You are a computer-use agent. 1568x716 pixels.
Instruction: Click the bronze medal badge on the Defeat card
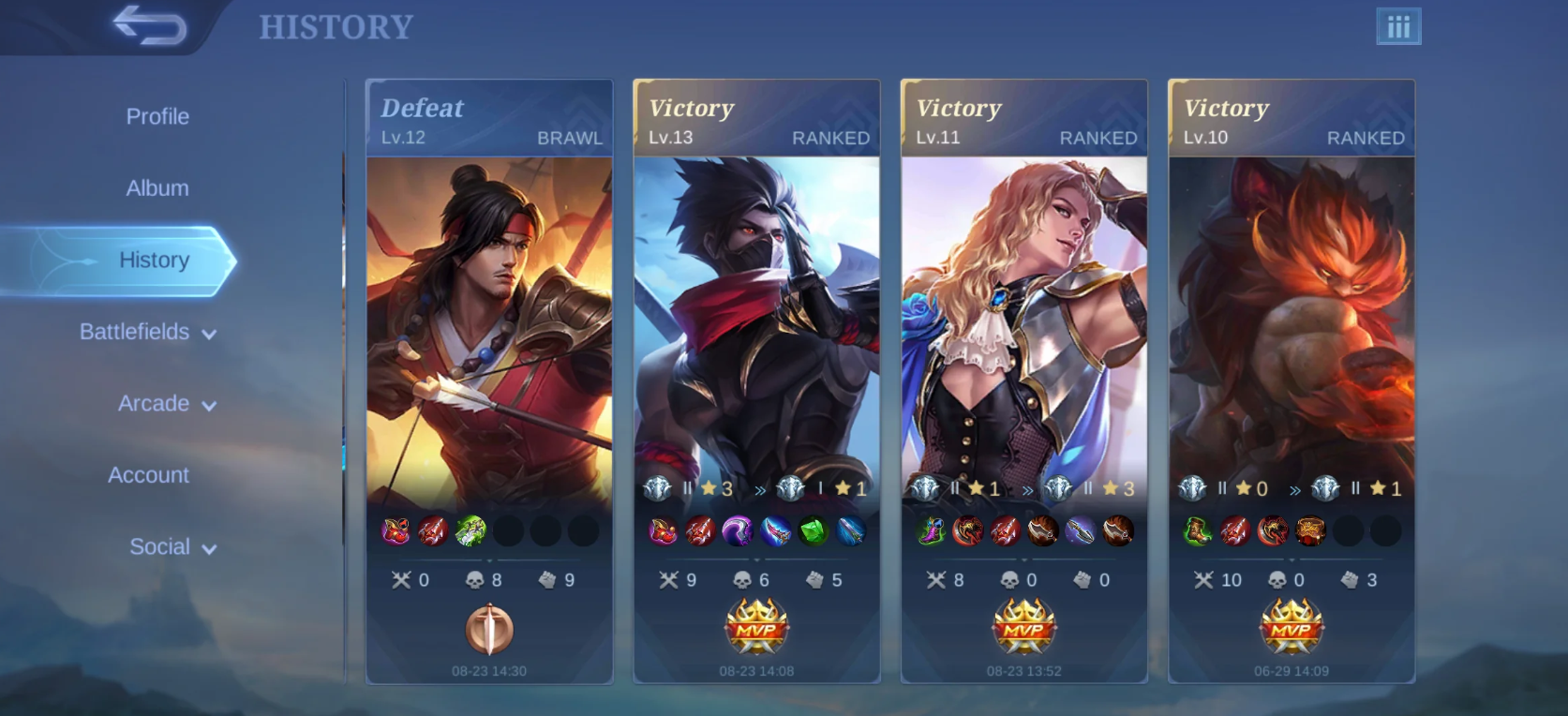pos(488,630)
